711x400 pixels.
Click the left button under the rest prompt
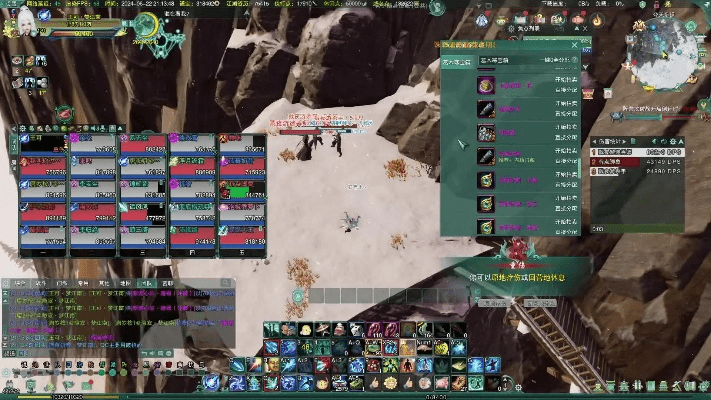pos(495,302)
